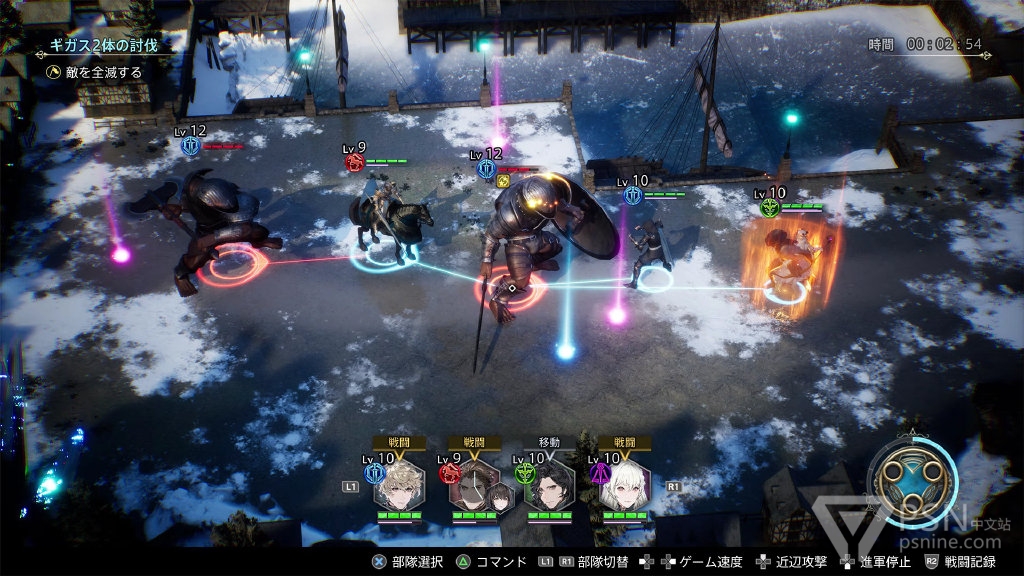Open the コマンド command menu
The image size is (1024, 576).
pos(492,562)
